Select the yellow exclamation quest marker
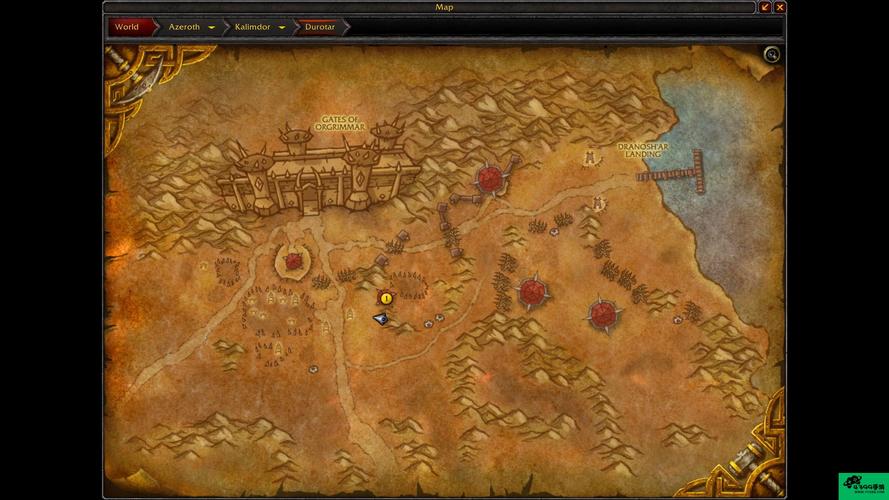889x500 pixels. coord(386,298)
